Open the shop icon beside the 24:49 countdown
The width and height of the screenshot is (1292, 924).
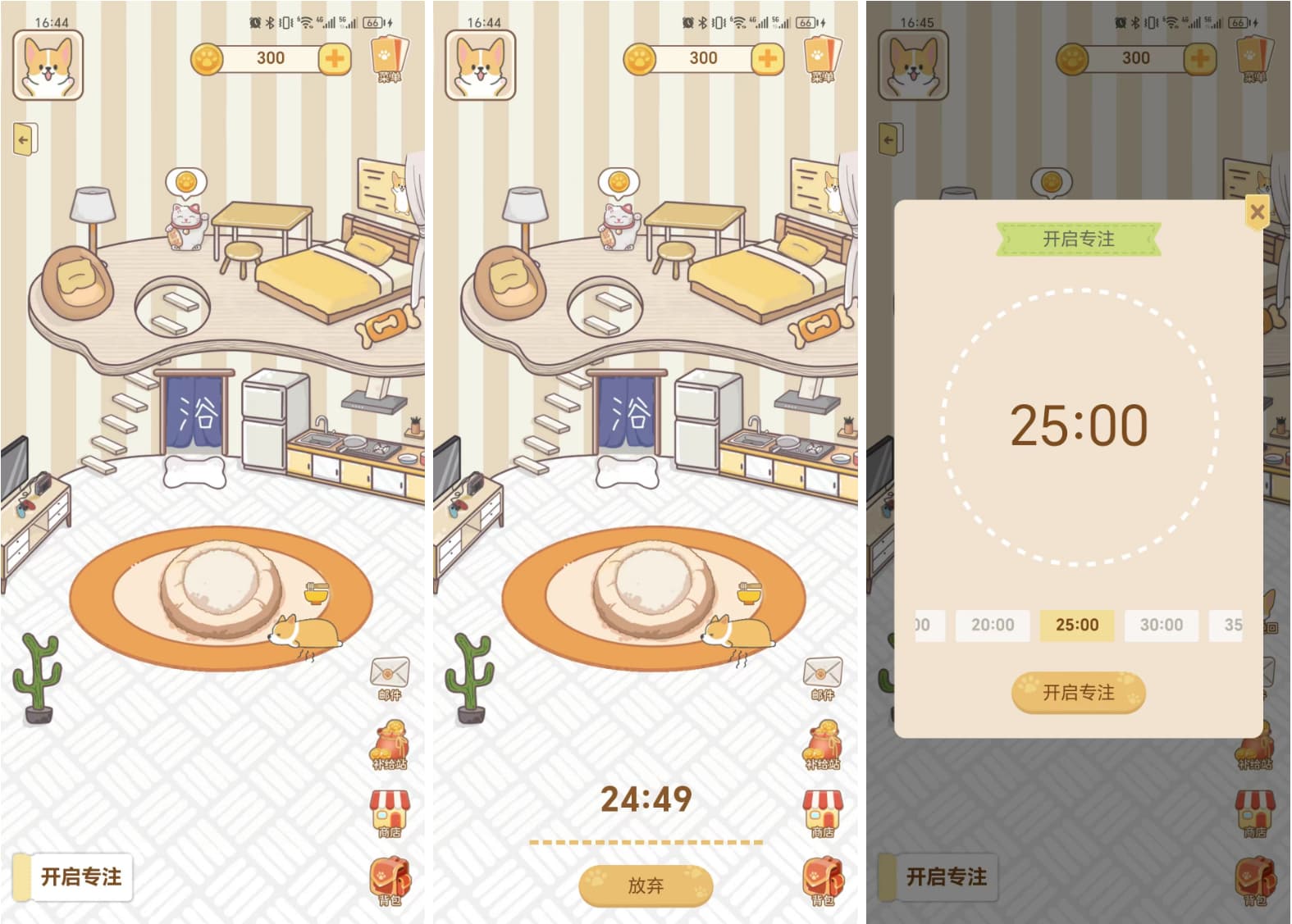(x=822, y=812)
